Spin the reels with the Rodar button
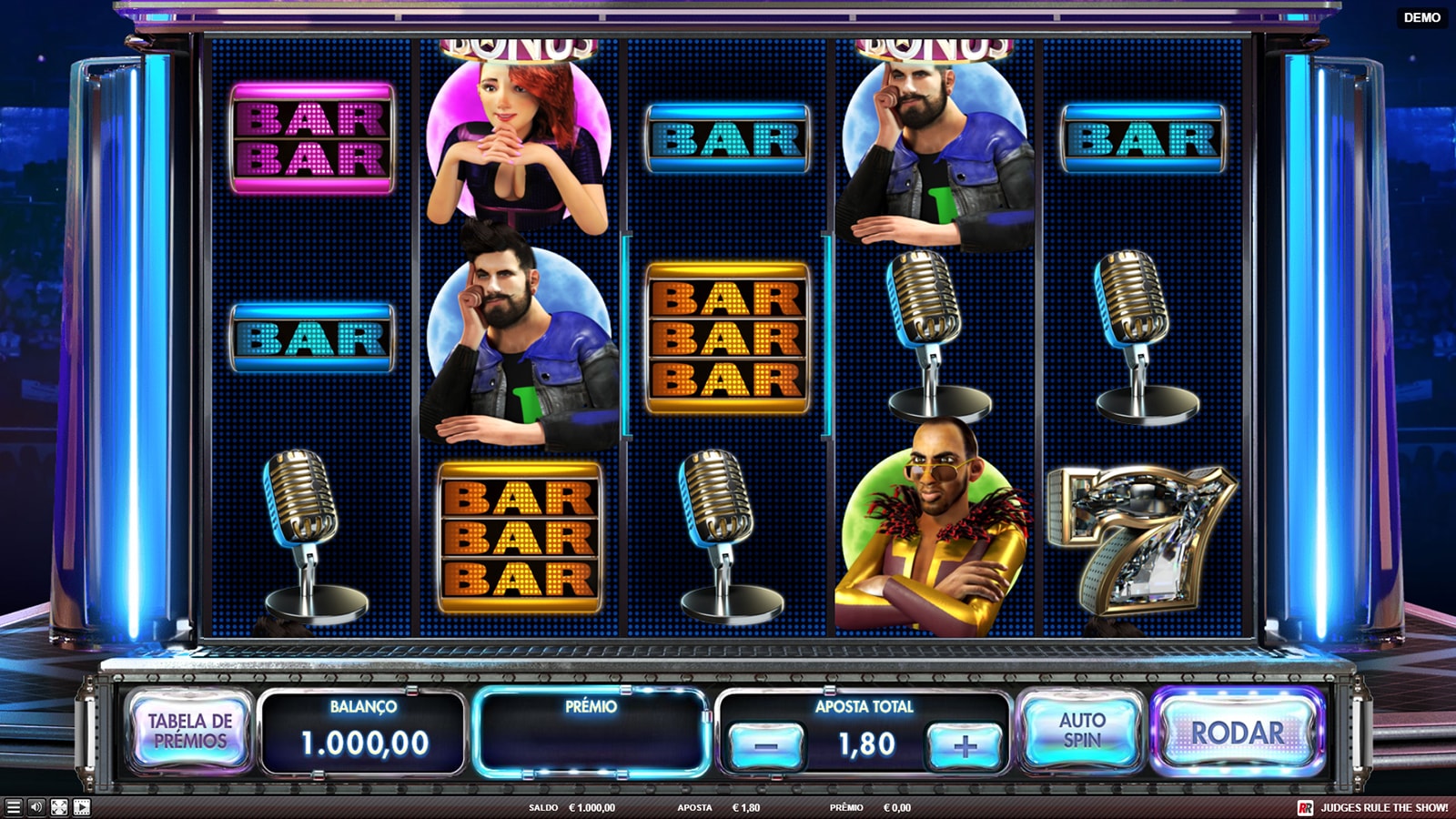The height and width of the screenshot is (819, 1456). [x=1237, y=733]
